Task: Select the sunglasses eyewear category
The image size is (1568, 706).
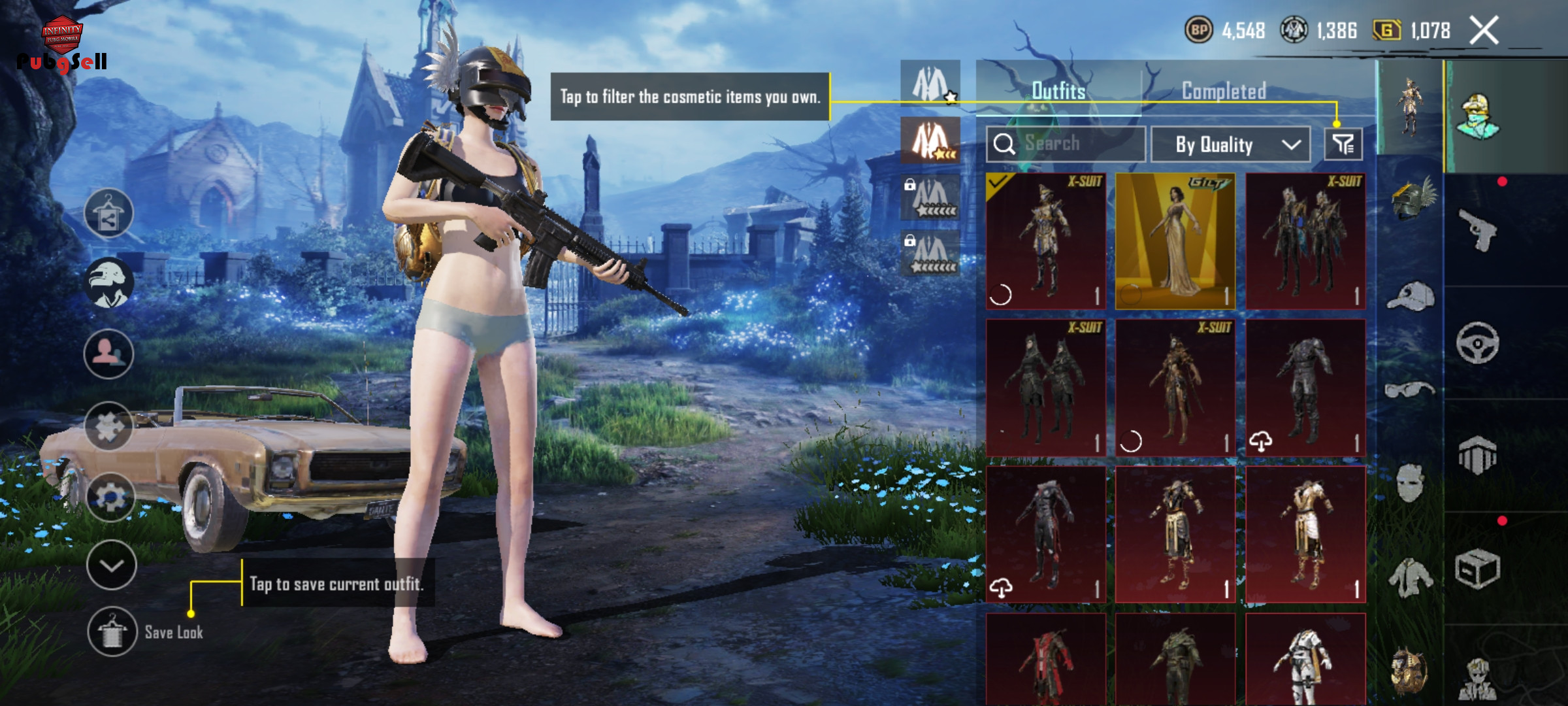Action: [x=1410, y=390]
